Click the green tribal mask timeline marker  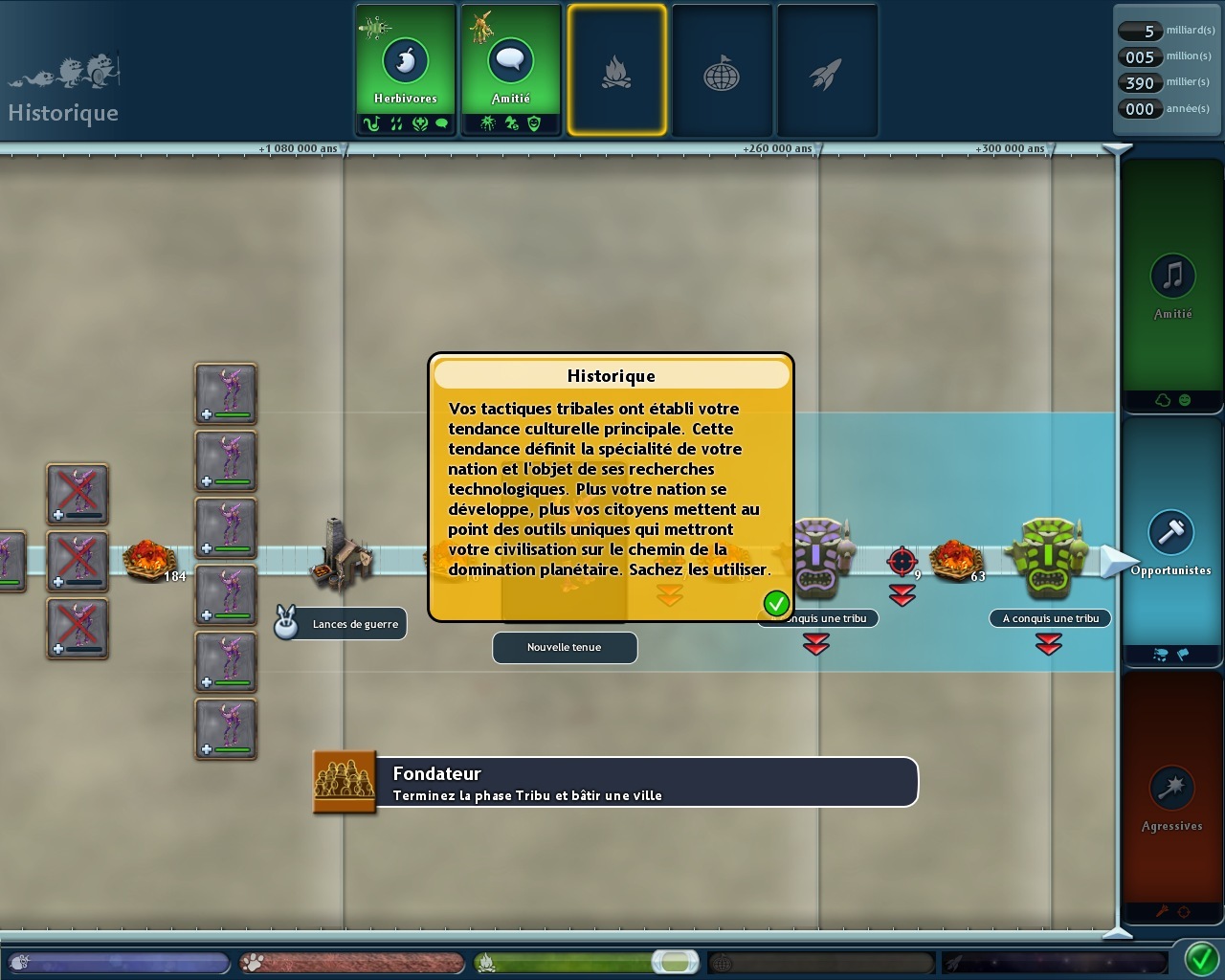coord(1049,557)
